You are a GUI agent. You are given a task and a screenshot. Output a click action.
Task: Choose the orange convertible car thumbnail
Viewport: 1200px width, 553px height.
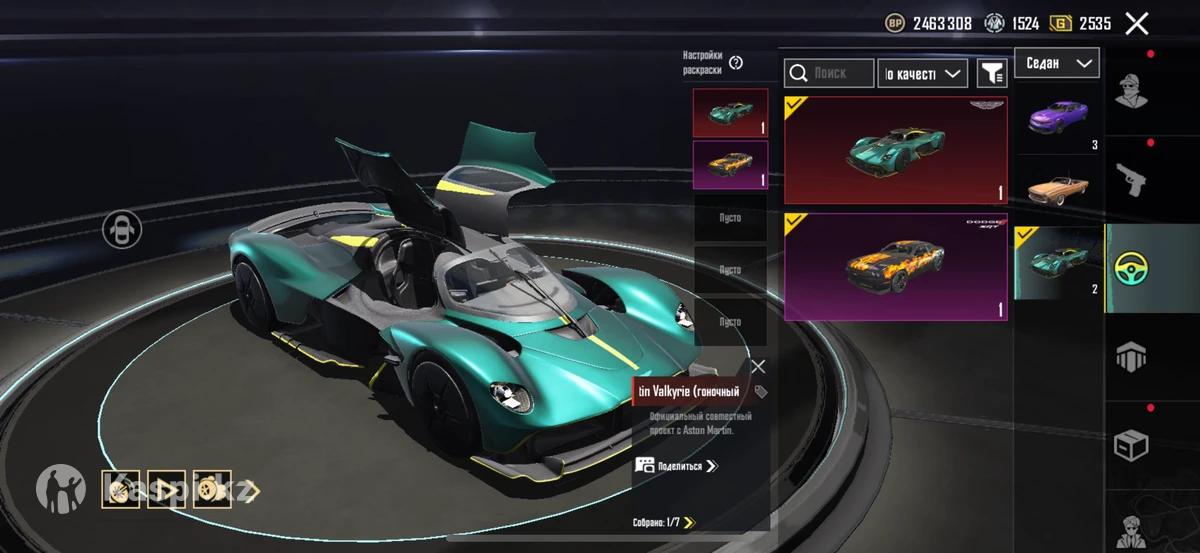[1059, 190]
